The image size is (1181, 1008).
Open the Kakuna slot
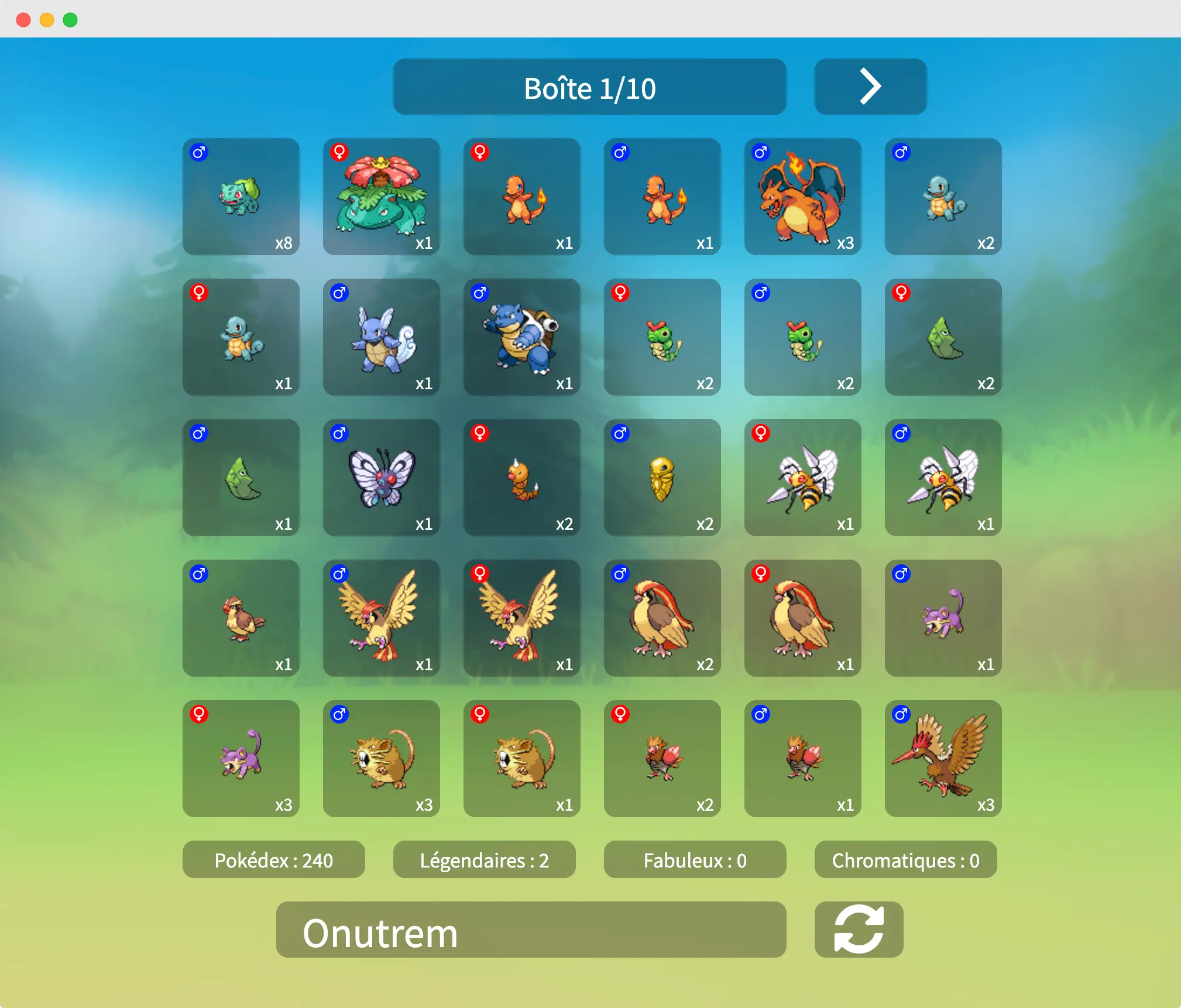click(662, 477)
